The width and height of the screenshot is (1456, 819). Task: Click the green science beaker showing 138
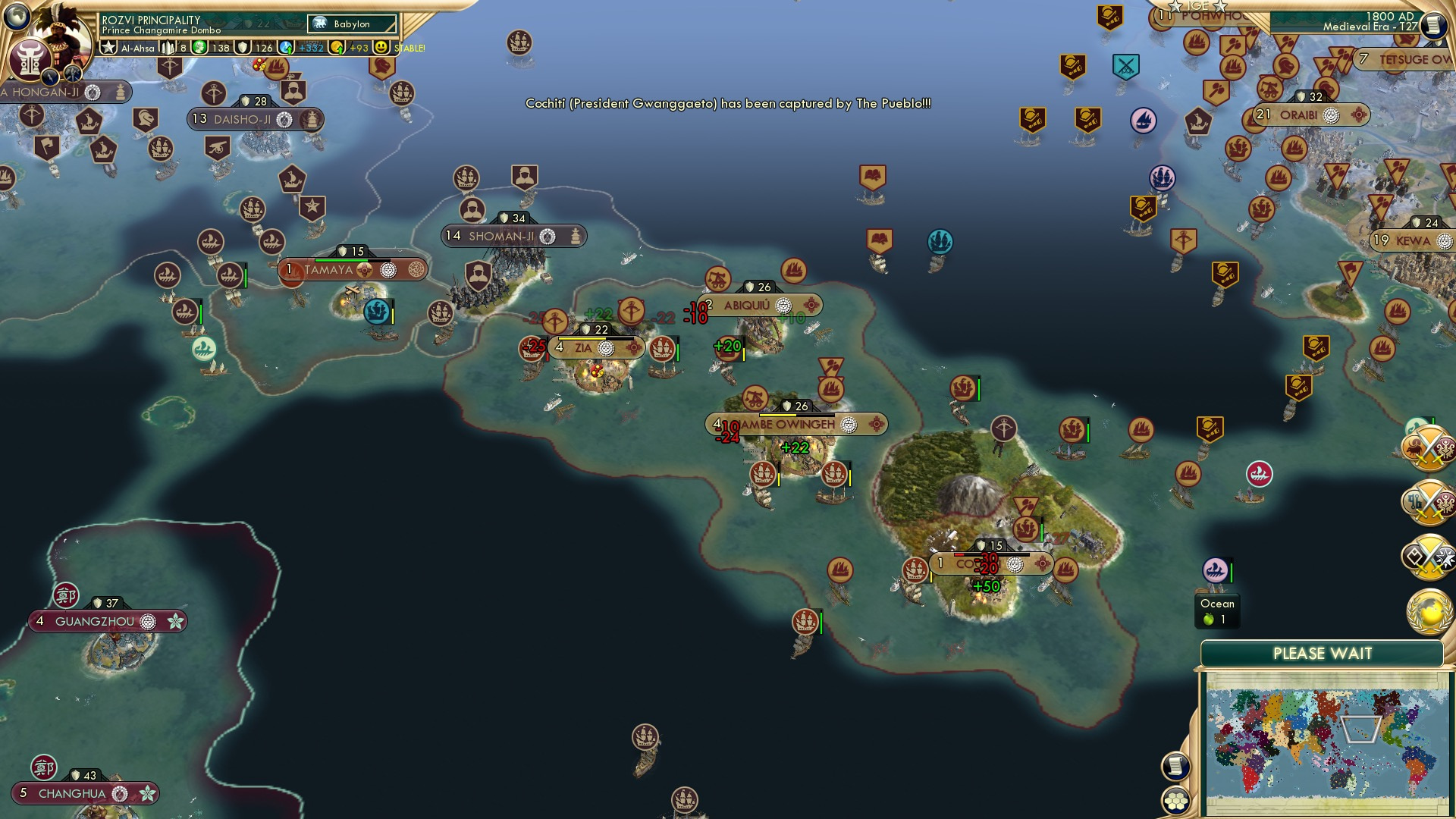pos(198,47)
